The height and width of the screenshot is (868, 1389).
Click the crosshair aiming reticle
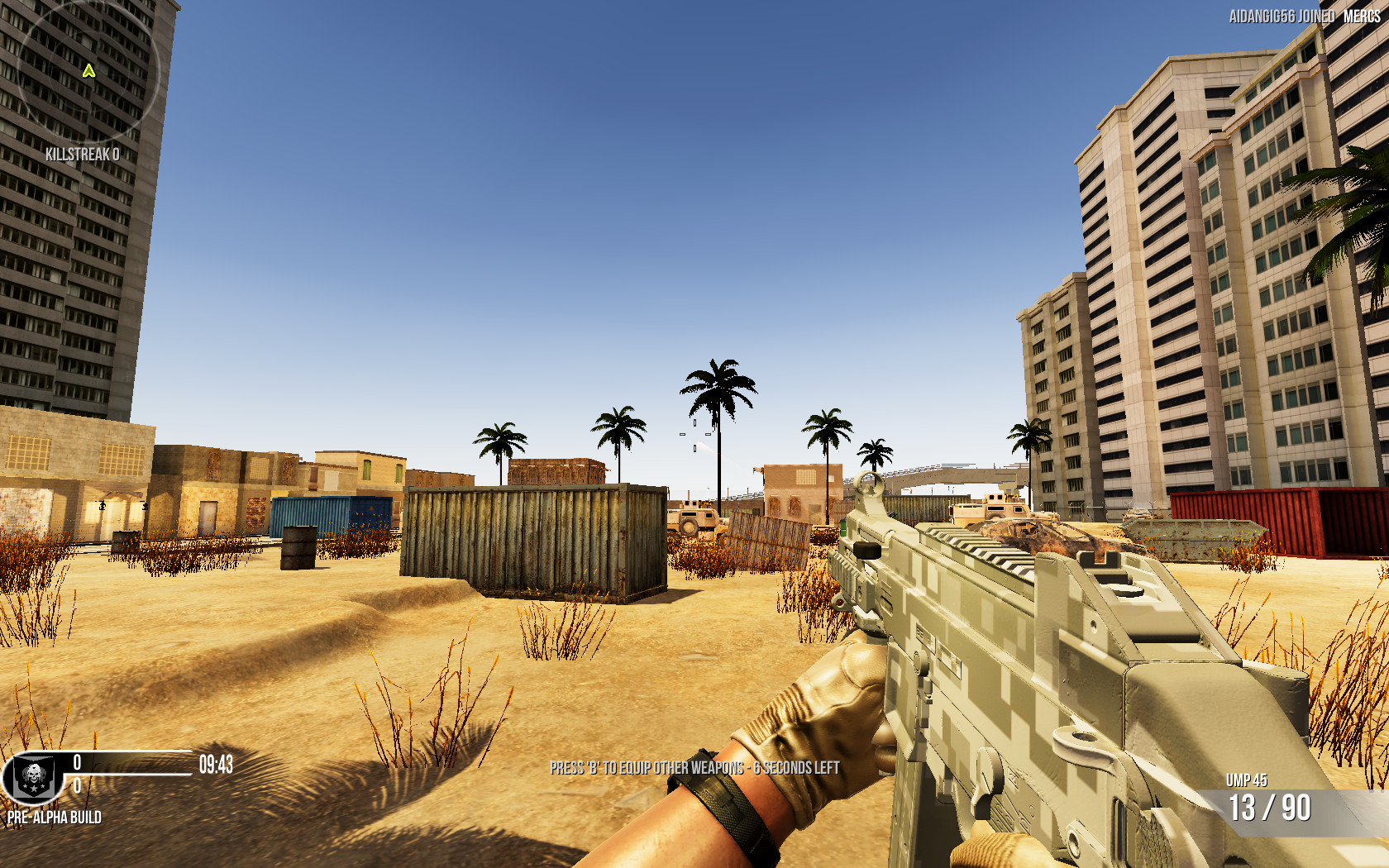694,434
